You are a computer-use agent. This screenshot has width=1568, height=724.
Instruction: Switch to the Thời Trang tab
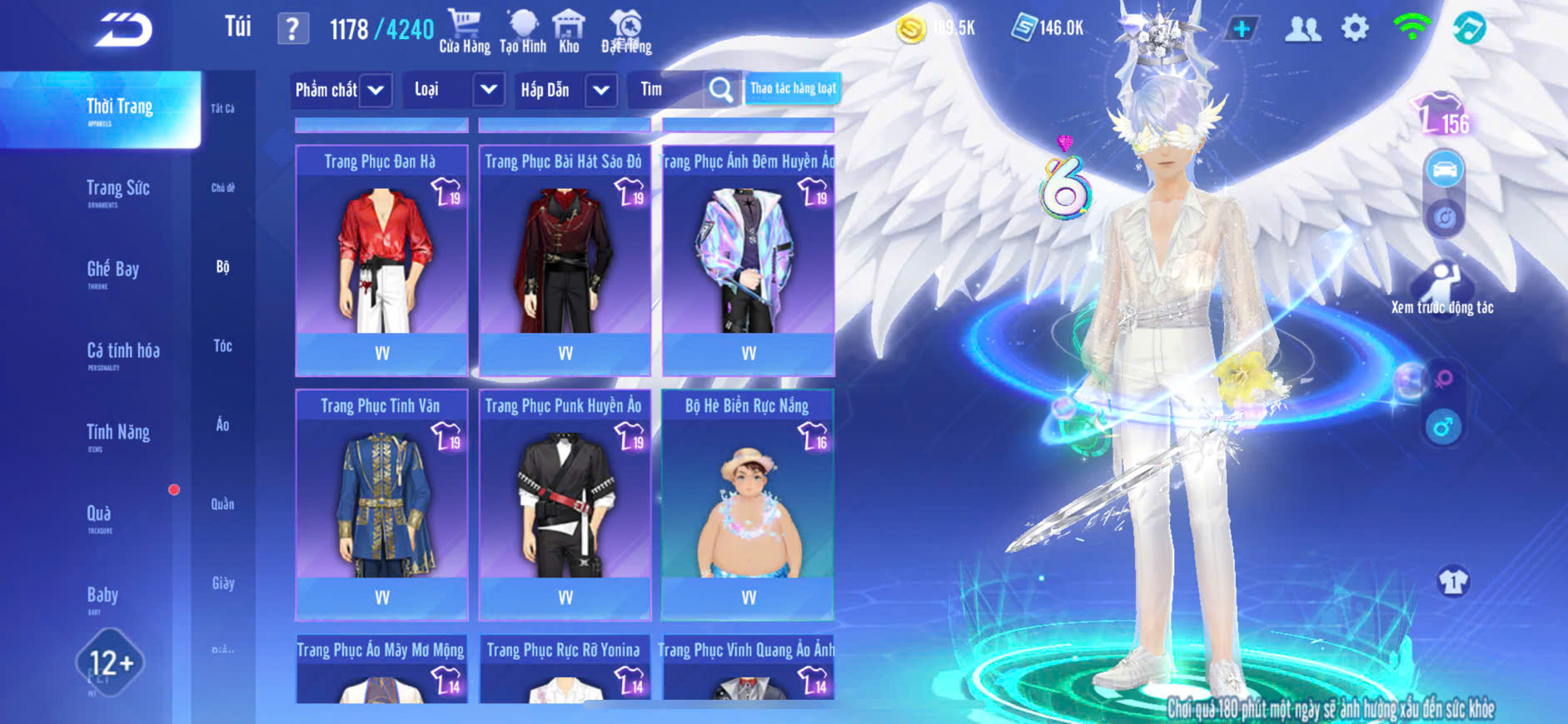pos(119,108)
